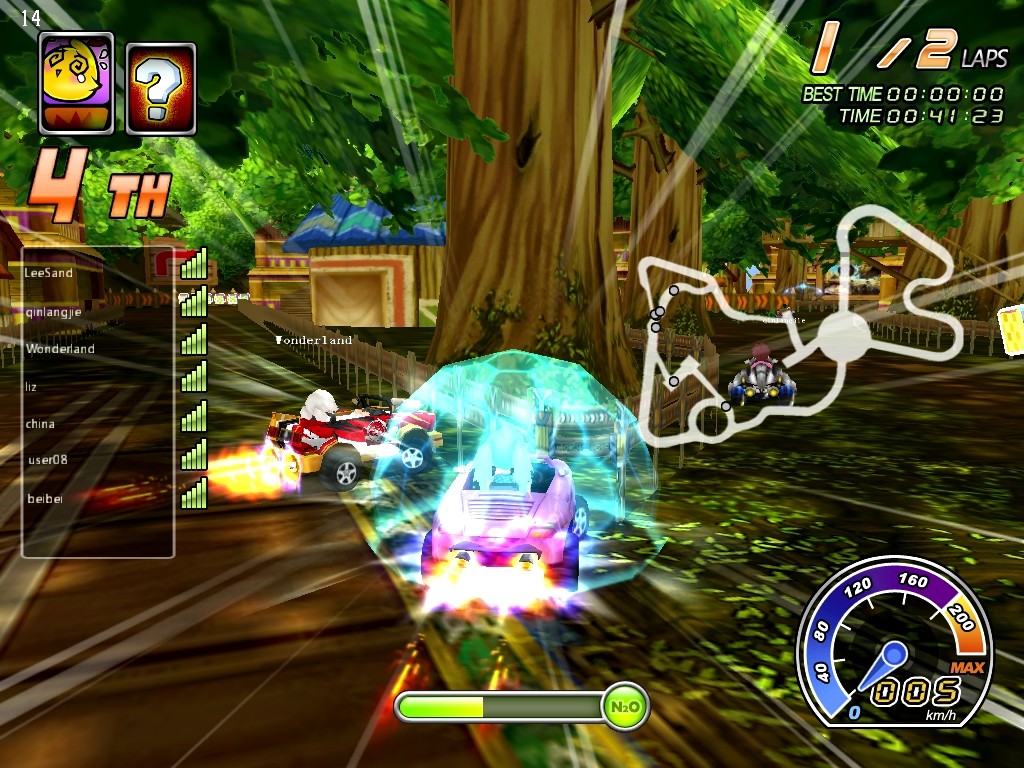Select LeeSand in the player list

[x=49, y=272]
